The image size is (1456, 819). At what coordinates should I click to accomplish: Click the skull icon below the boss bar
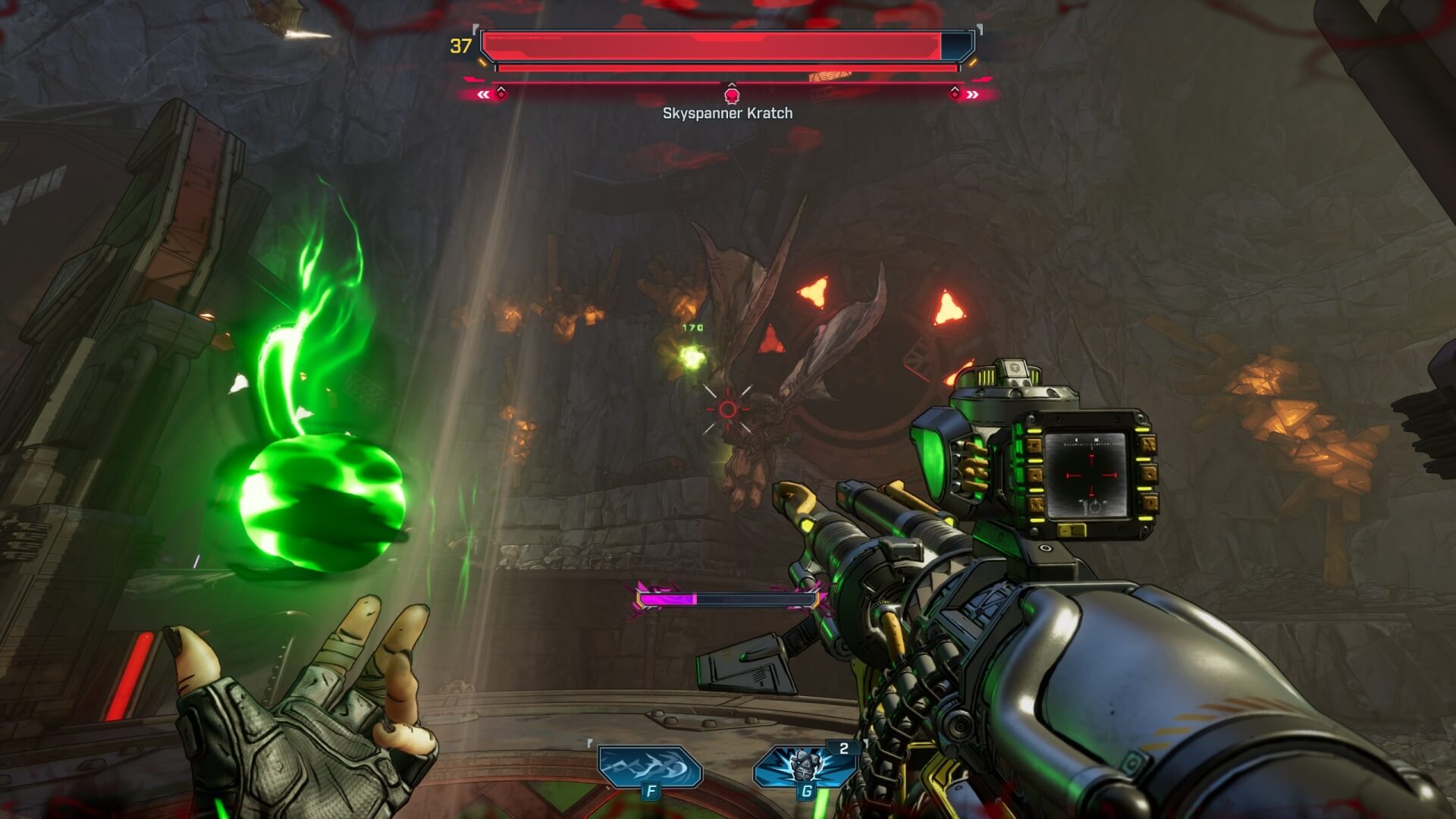tap(730, 96)
